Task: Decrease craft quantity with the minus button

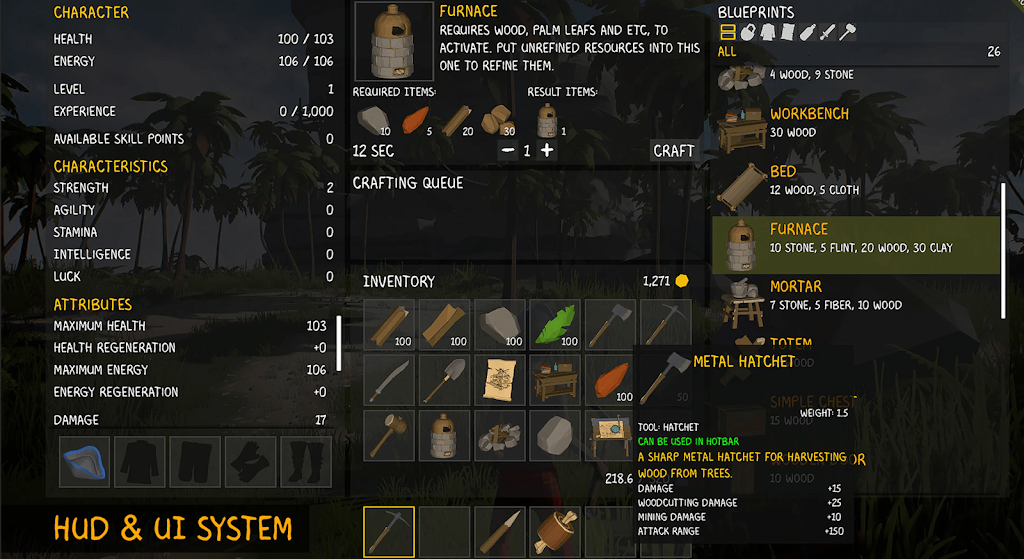Action: (508, 151)
